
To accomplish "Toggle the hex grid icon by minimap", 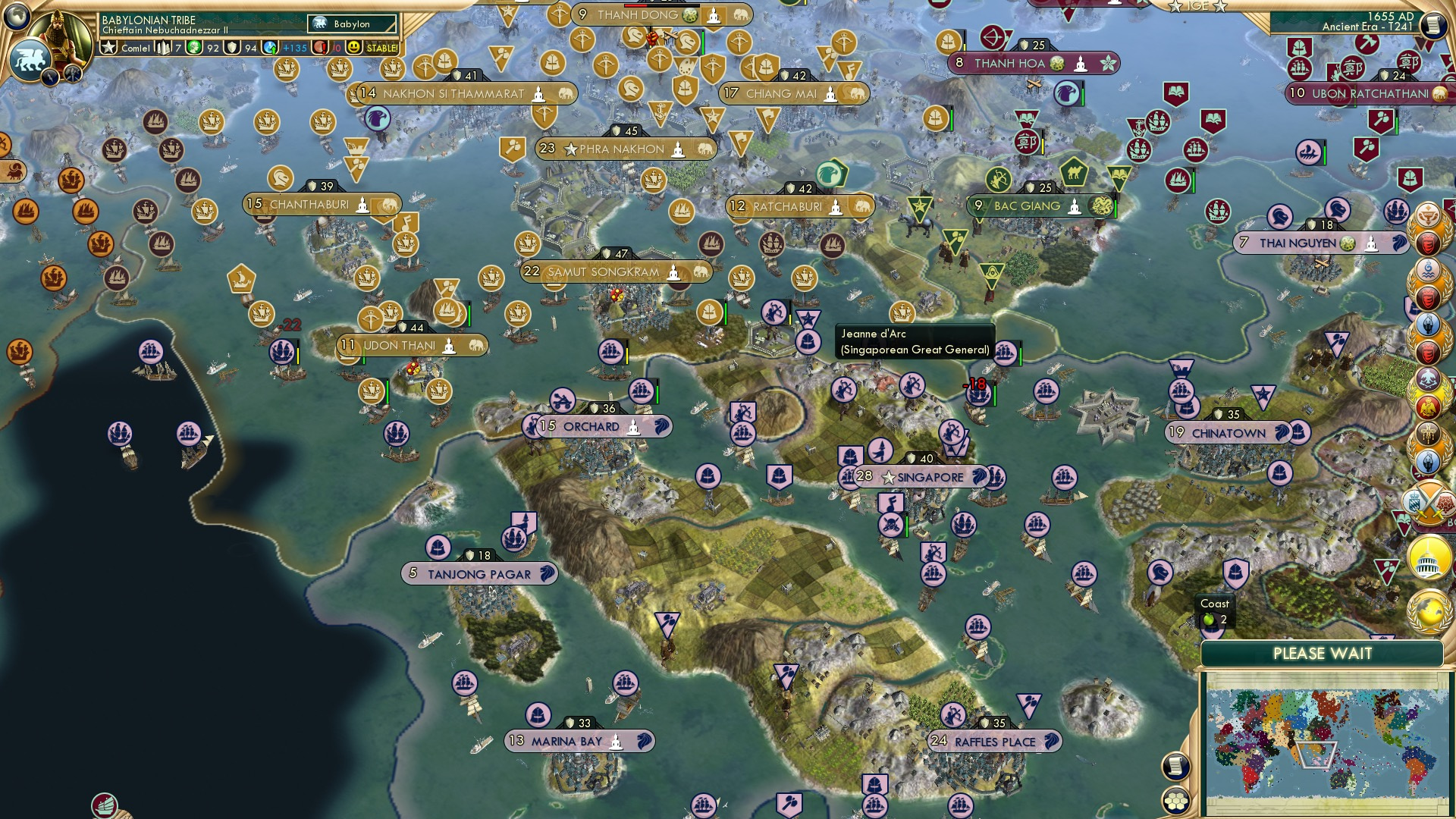I will pyautogui.click(x=1175, y=801).
